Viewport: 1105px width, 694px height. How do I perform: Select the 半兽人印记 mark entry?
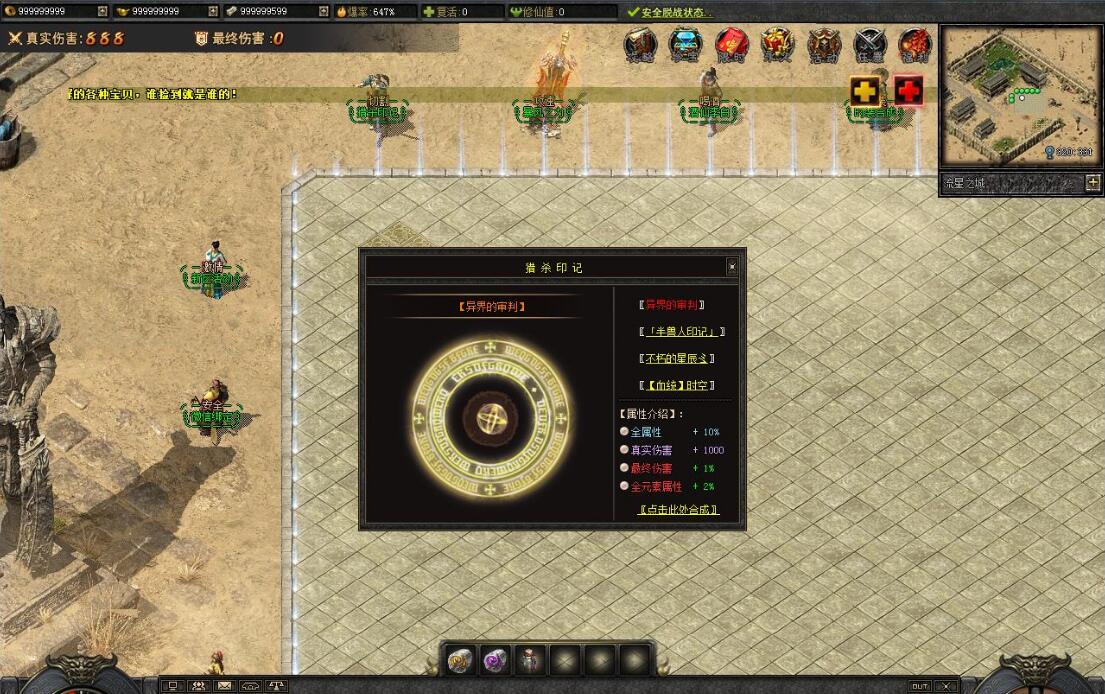(x=681, y=331)
